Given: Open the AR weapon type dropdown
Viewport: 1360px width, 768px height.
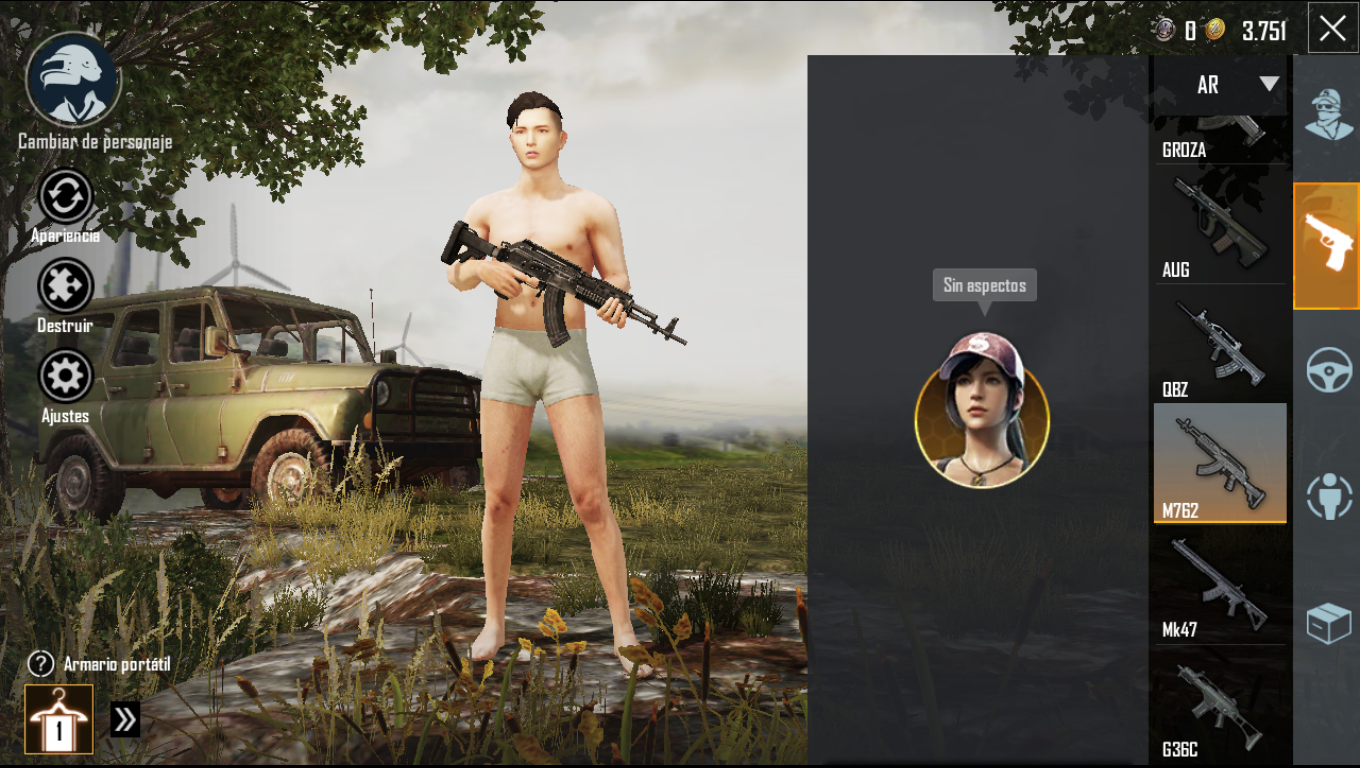Looking at the screenshot, I should (x=1222, y=85).
